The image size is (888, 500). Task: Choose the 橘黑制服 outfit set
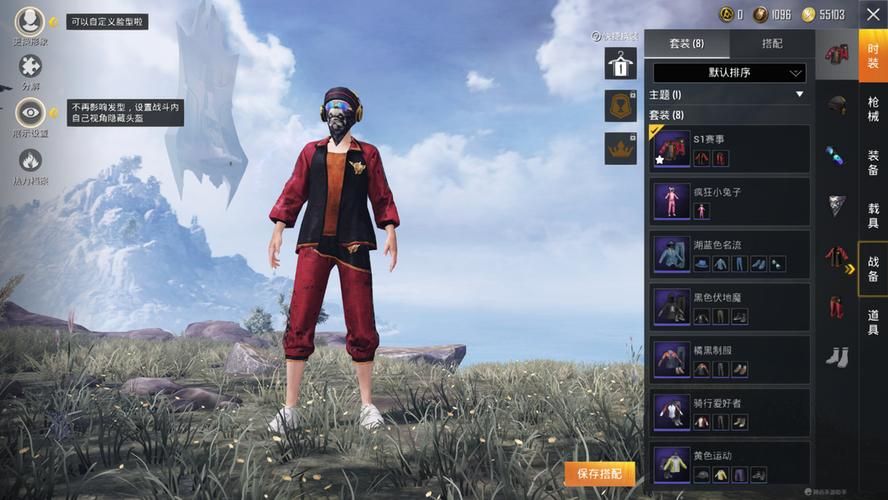pos(729,361)
